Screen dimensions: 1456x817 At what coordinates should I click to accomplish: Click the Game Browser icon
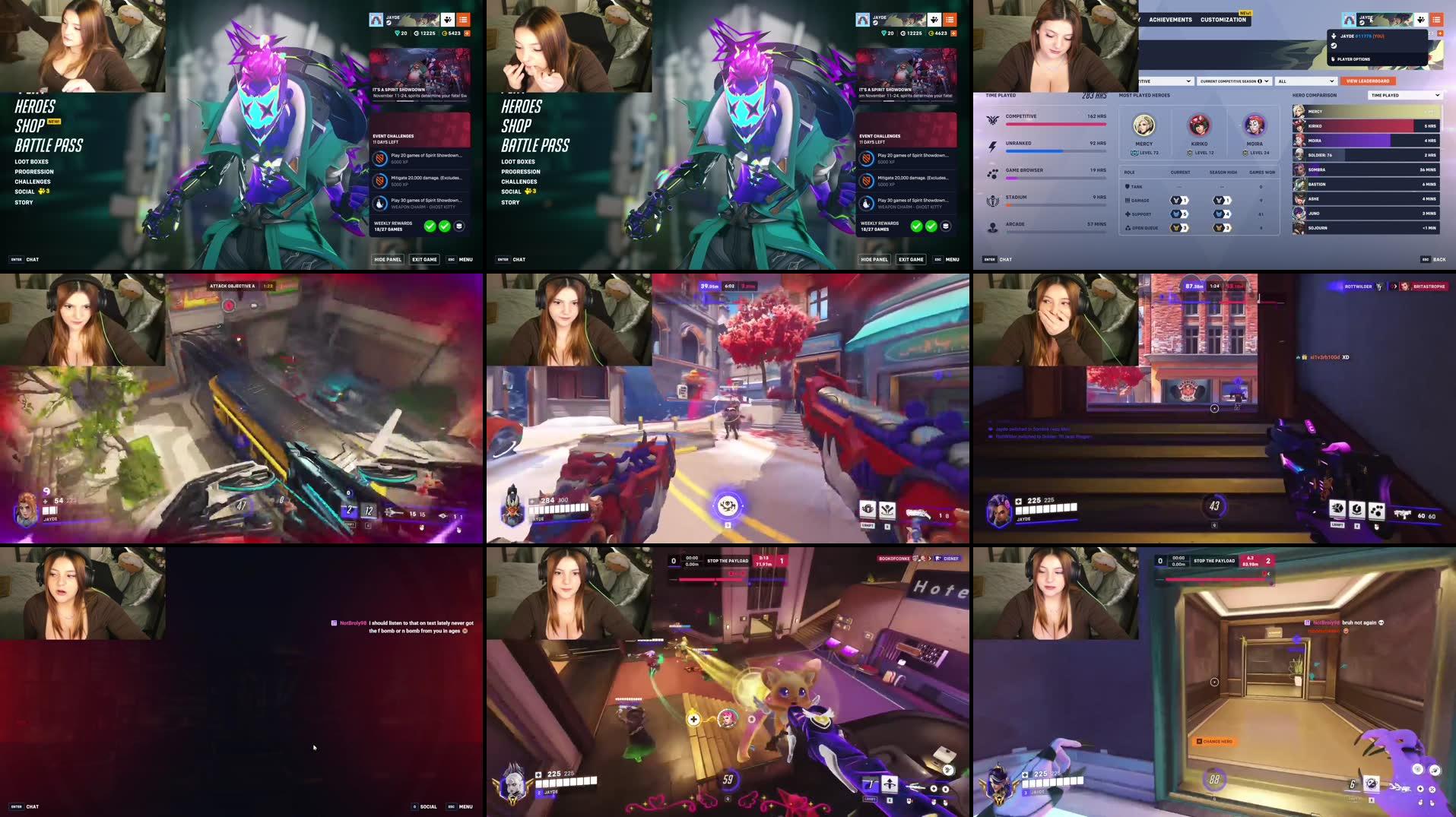click(x=993, y=174)
